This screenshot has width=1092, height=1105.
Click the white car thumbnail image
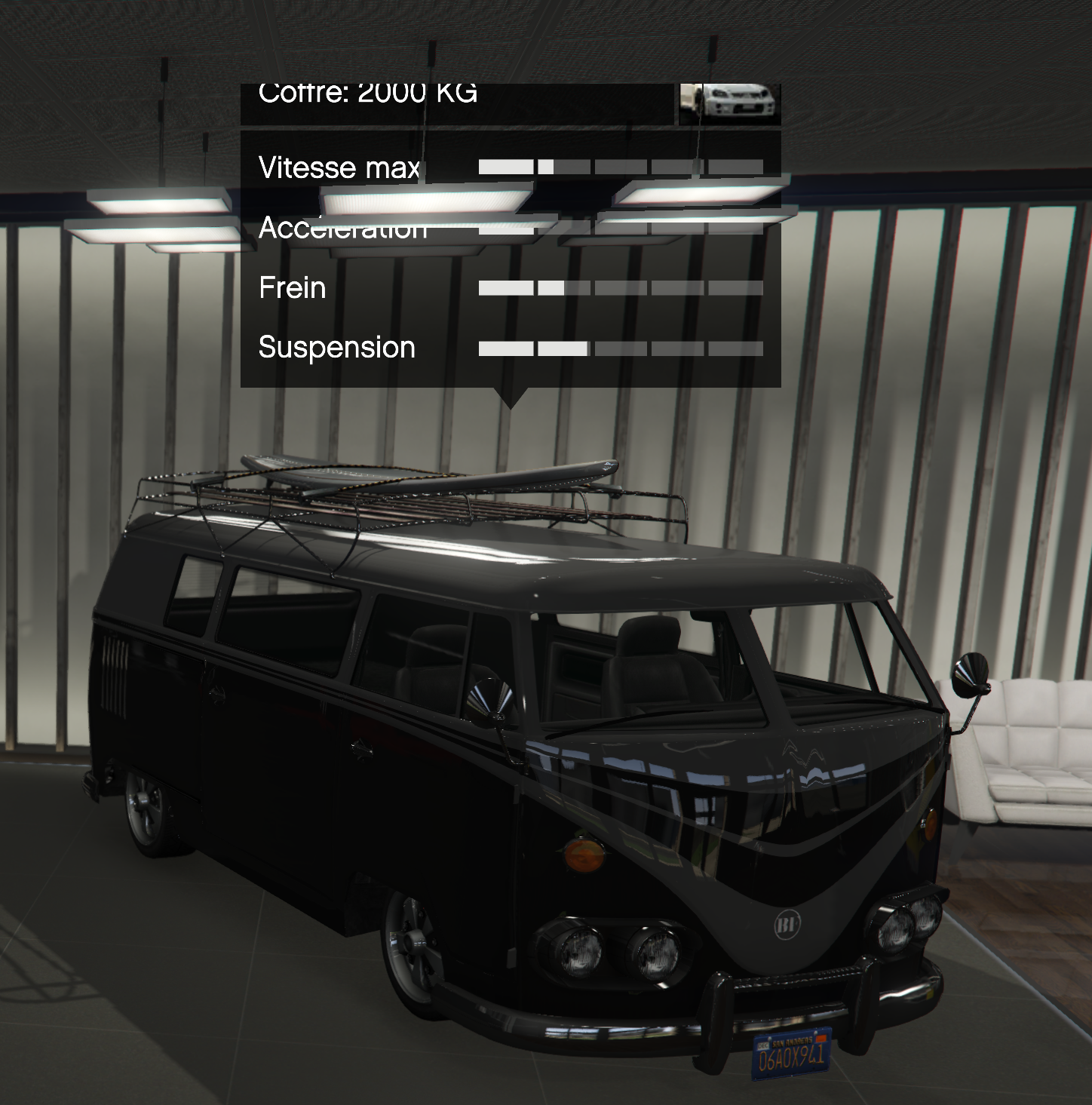coord(729,103)
